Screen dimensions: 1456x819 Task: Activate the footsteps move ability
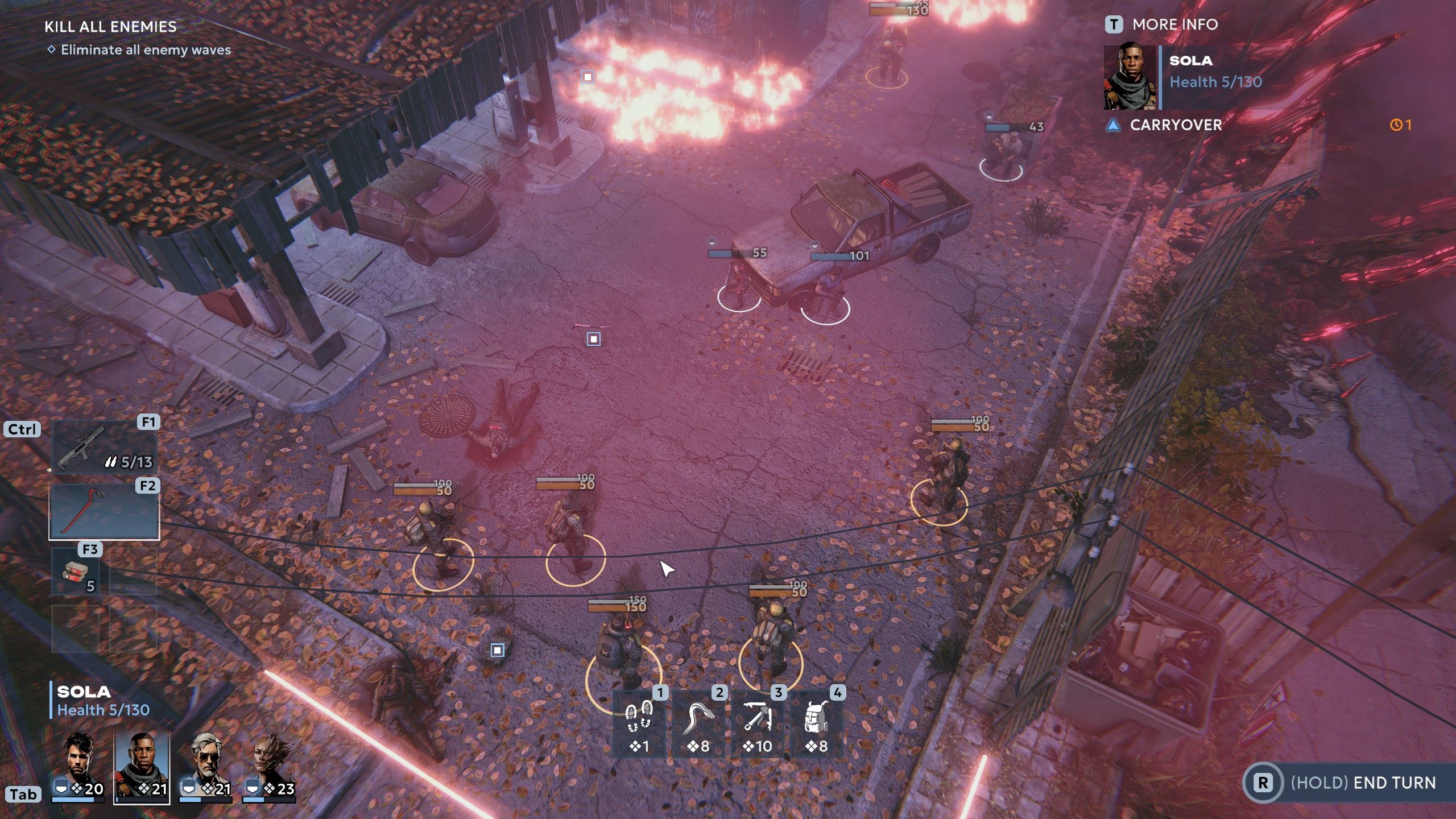(x=639, y=724)
